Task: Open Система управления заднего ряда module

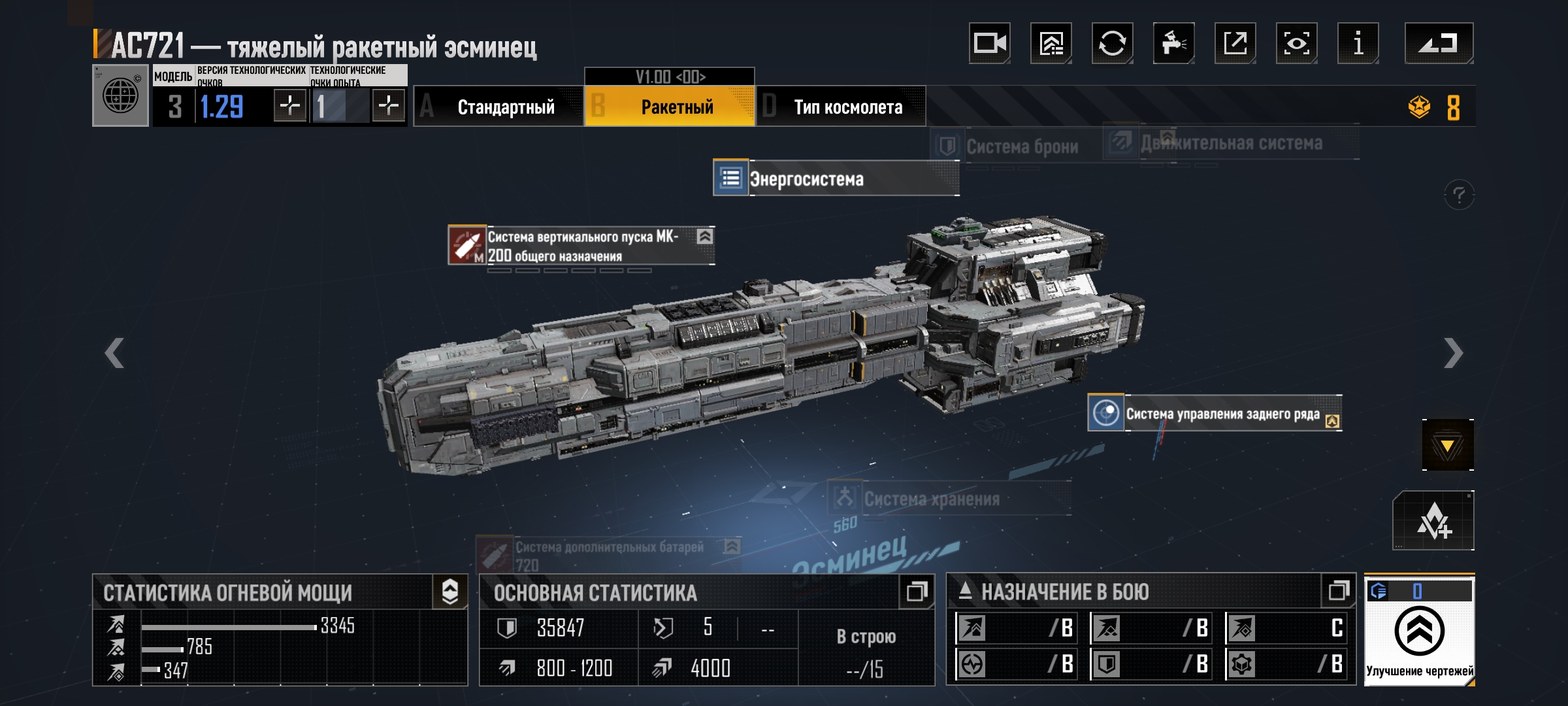Action: tap(1214, 414)
